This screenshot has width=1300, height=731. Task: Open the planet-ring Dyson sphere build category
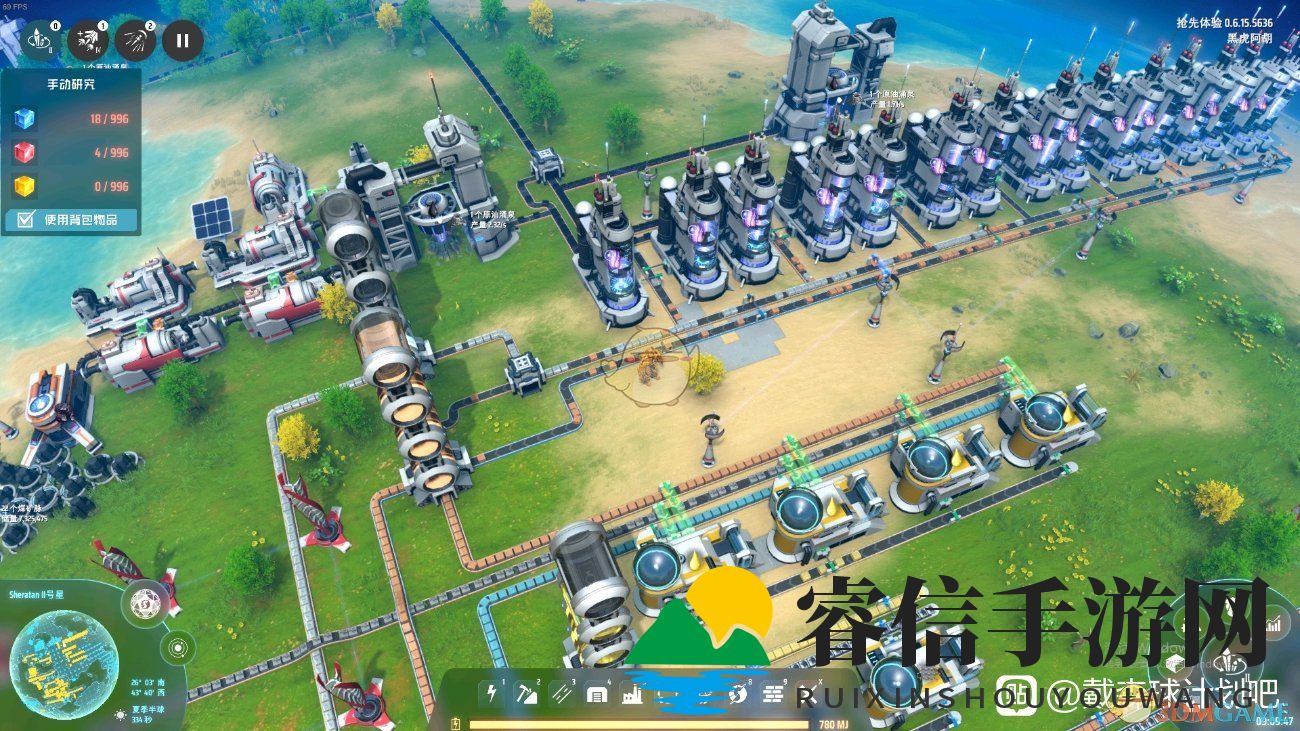[x=738, y=693]
